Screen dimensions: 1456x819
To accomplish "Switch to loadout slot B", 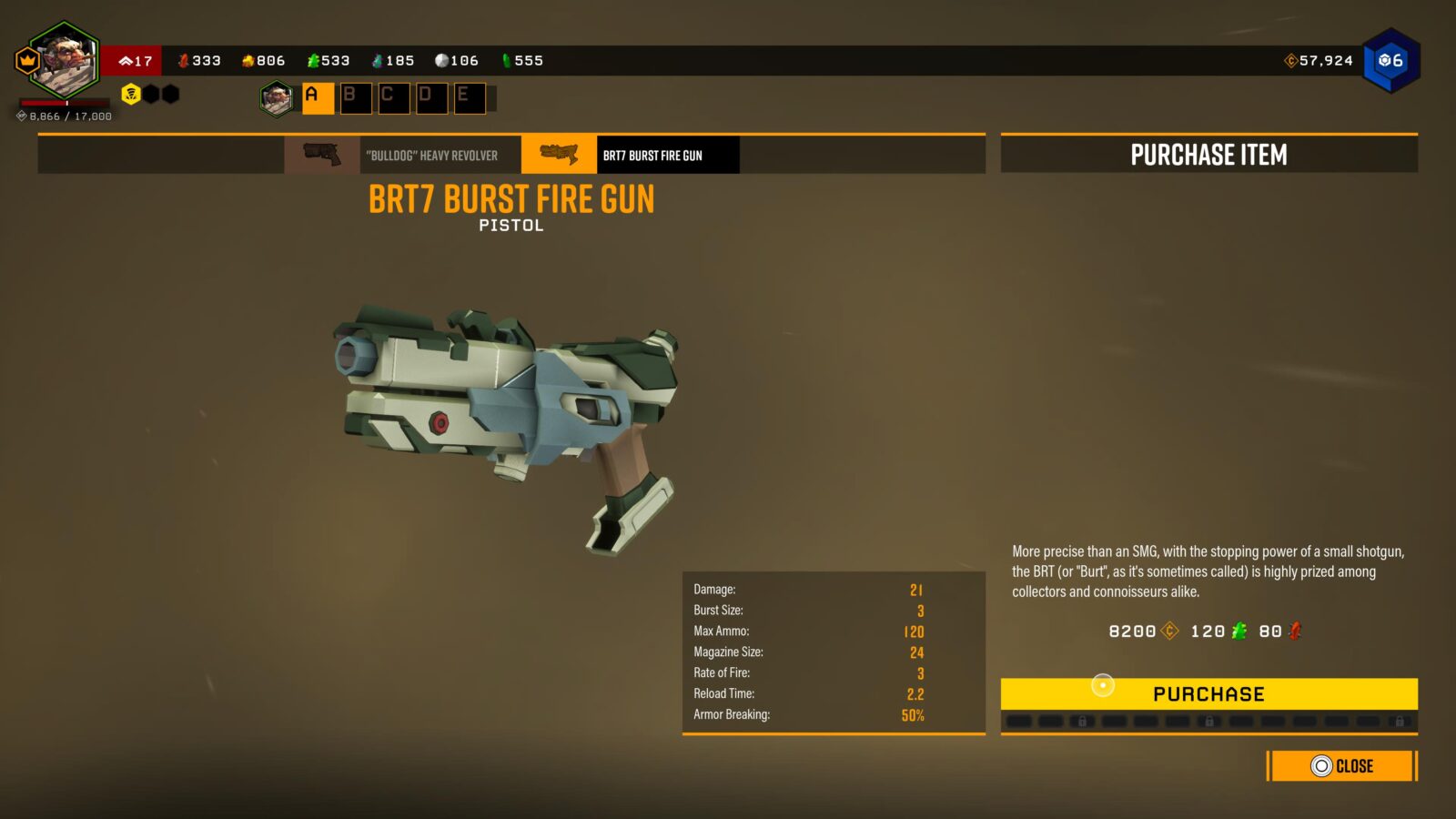I will [356, 97].
